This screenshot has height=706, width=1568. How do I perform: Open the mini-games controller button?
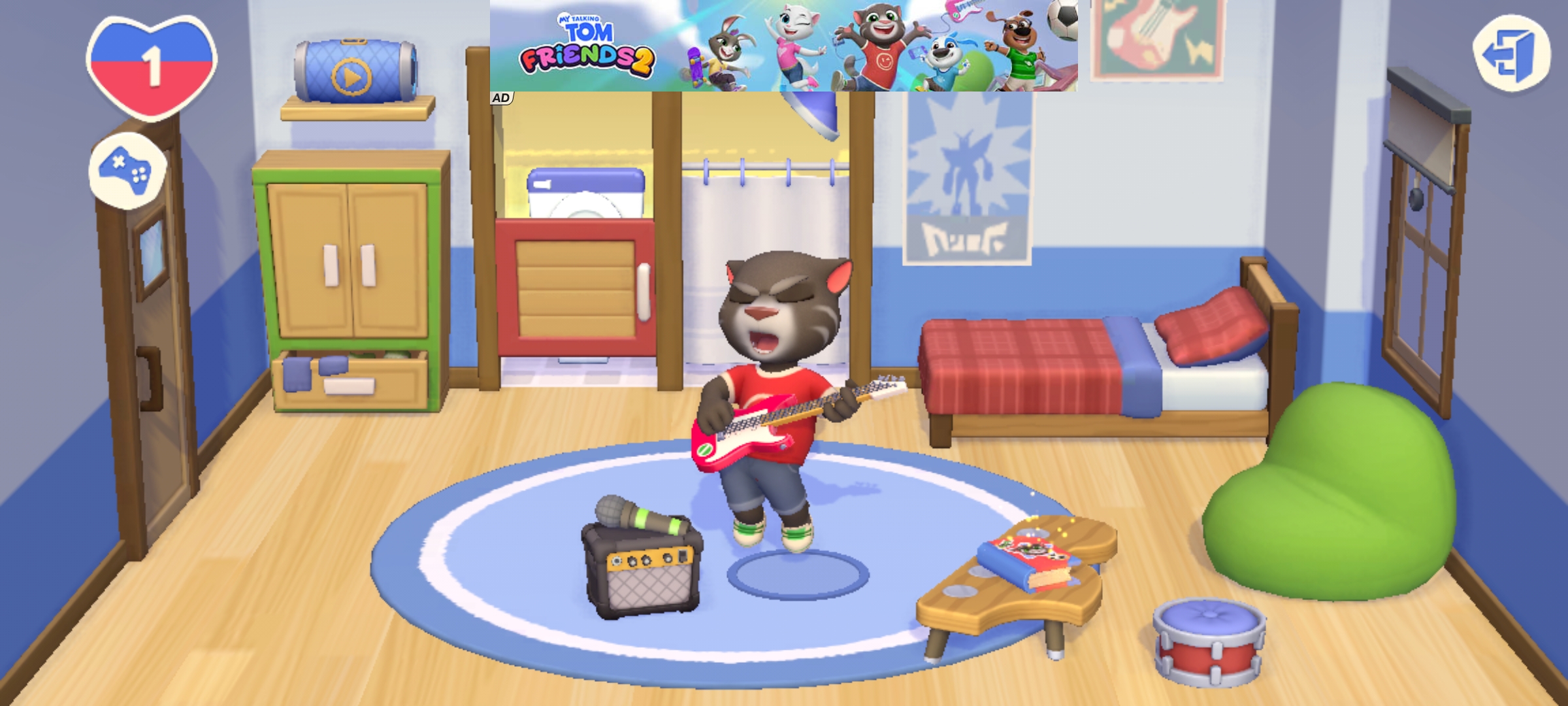[x=127, y=171]
